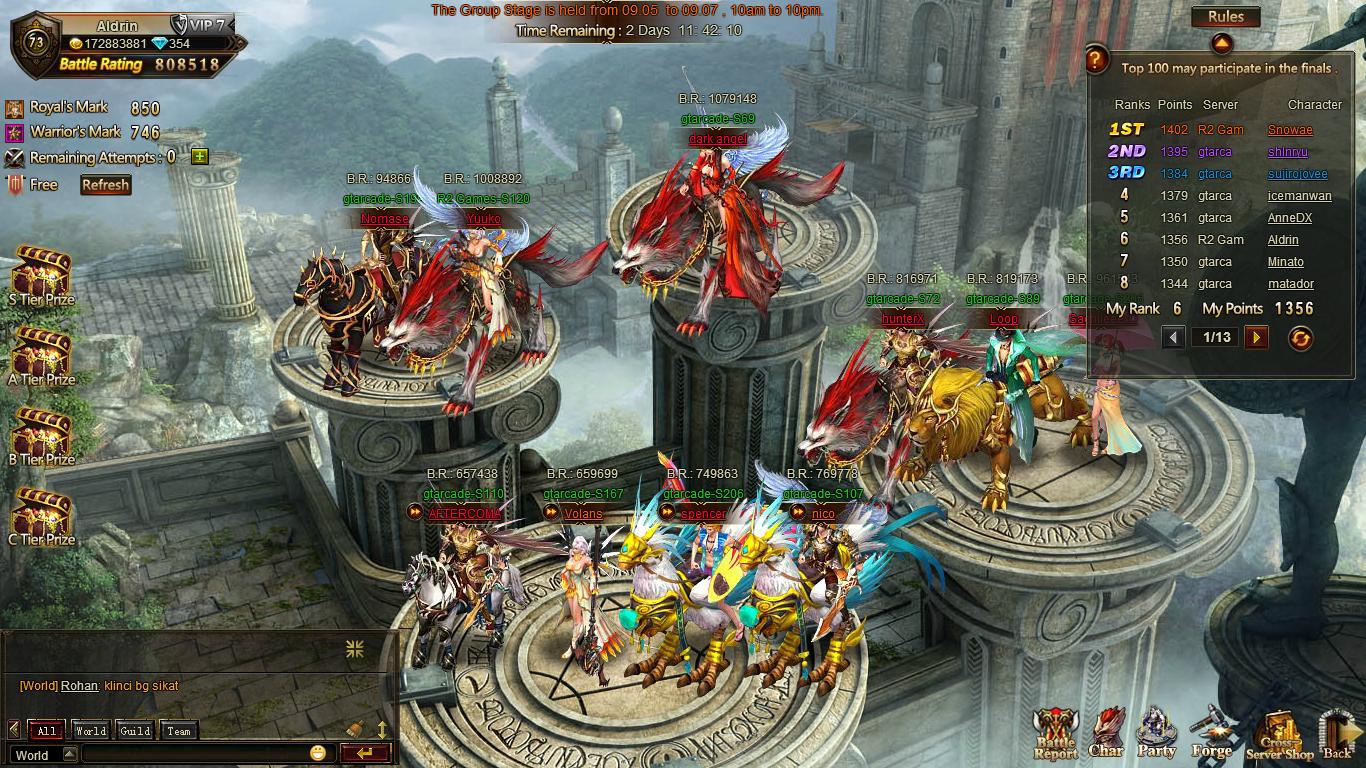
Task: Add remaining attempts with the plus button
Action: tap(199, 157)
